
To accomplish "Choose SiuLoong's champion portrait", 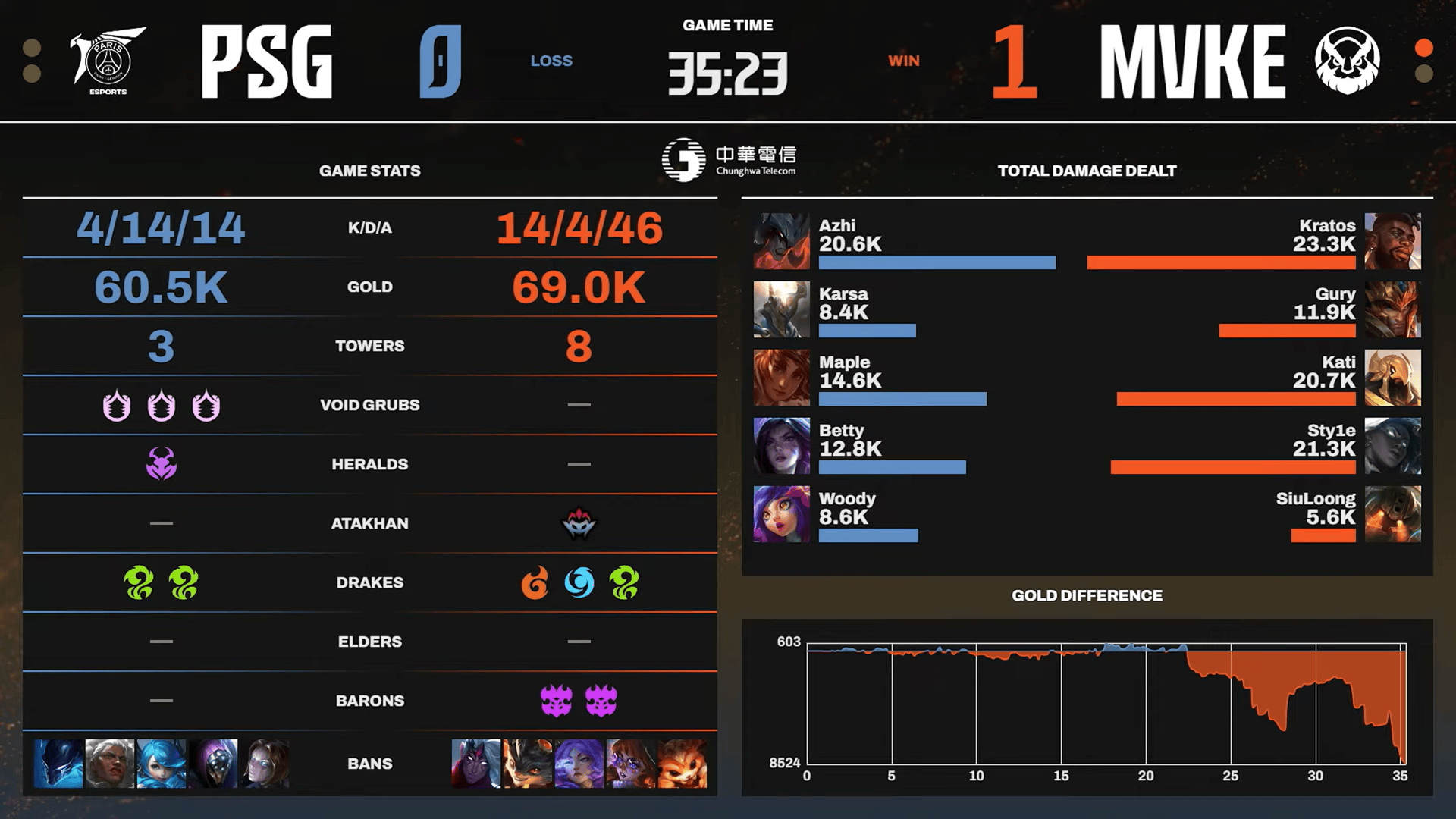I will (x=1392, y=514).
